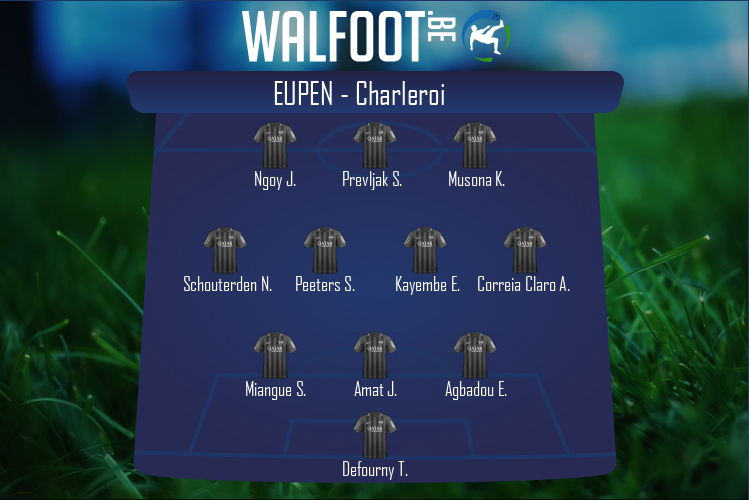Click the EUPEN - Charleroi match header
750x500 pixels.
click(375, 94)
